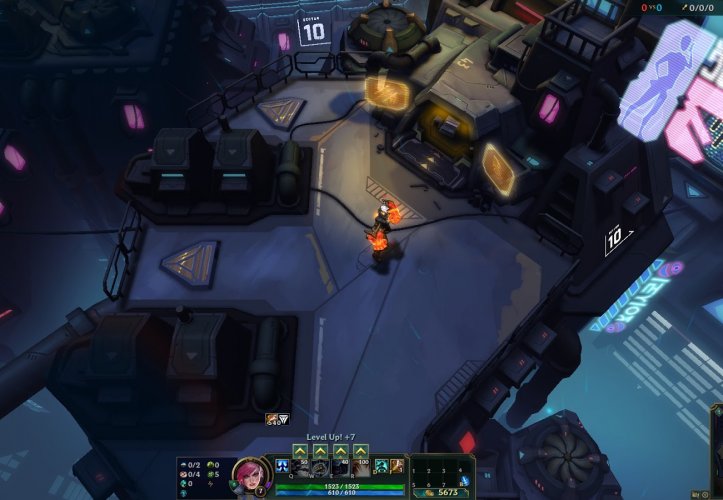The height and width of the screenshot is (500, 723).
Task: Level up the W ability
Action: coord(320,451)
